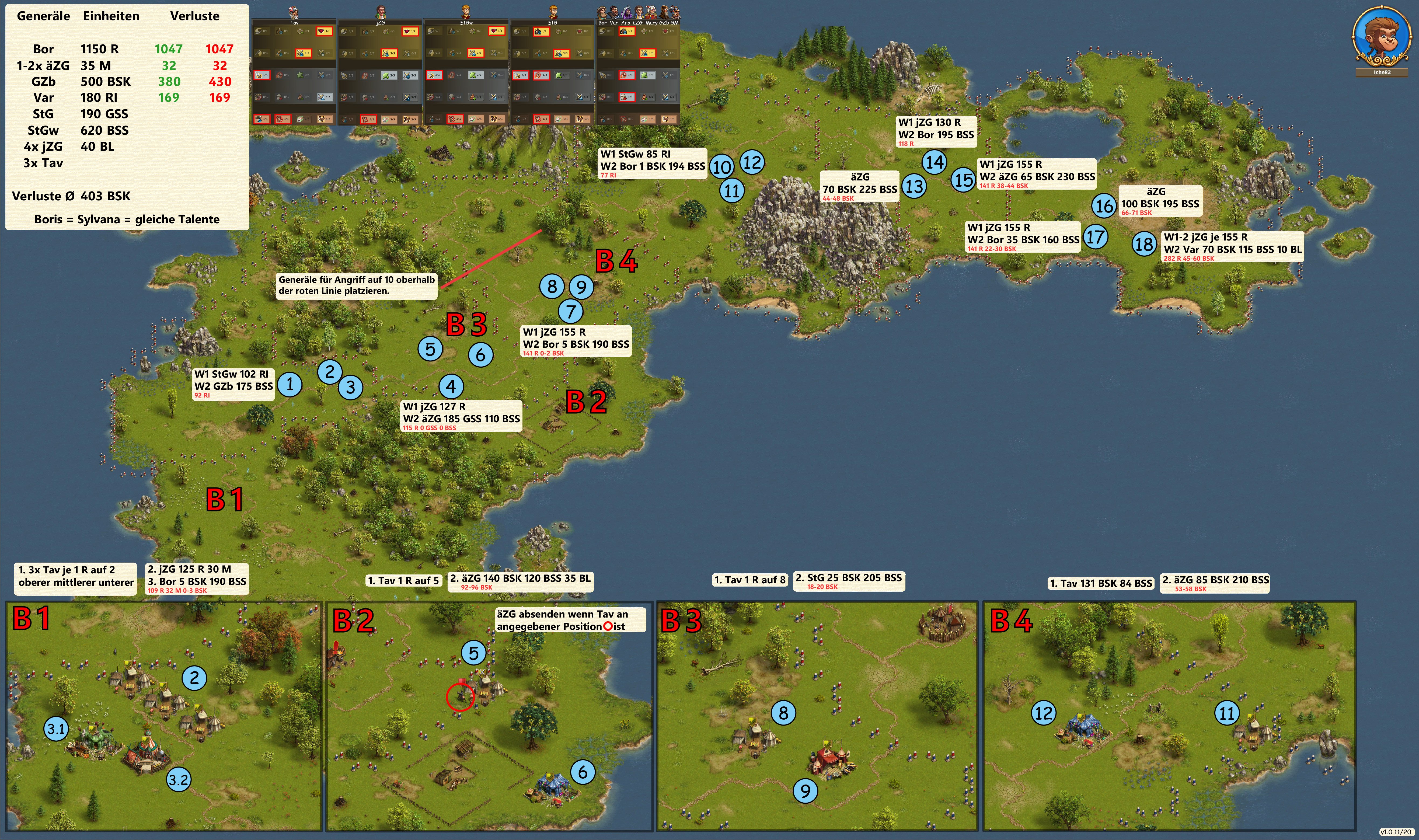Select camp marker number 16

pos(1104,205)
